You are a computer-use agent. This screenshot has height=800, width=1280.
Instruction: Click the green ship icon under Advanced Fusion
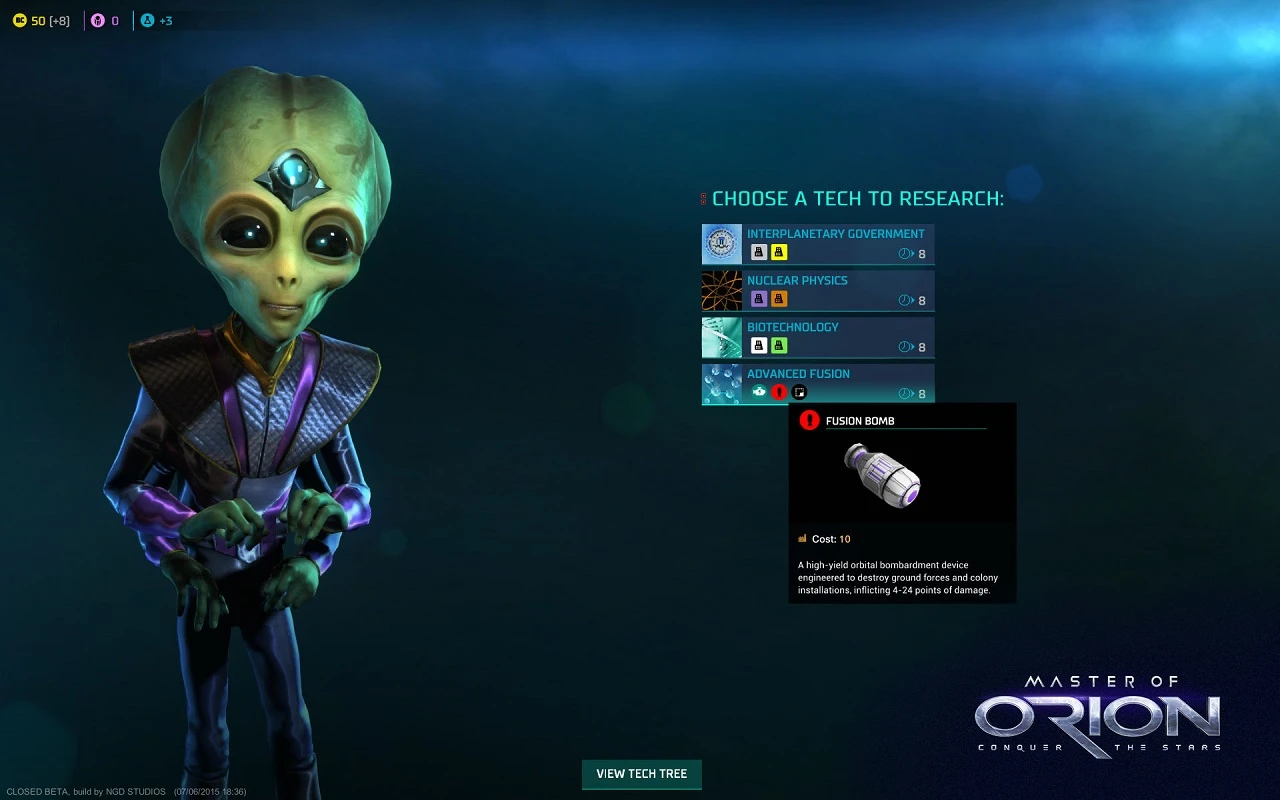coord(759,393)
